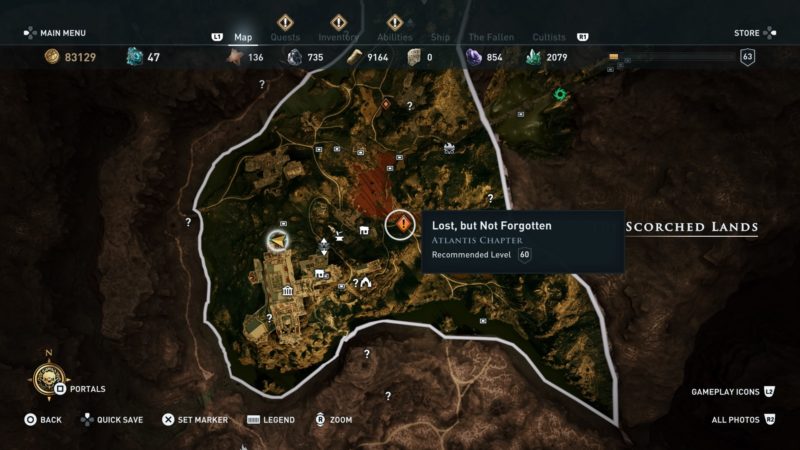Choose Quick Save
Image resolution: width=800 pixels, height=450 pixels.
tap(111, 420)
